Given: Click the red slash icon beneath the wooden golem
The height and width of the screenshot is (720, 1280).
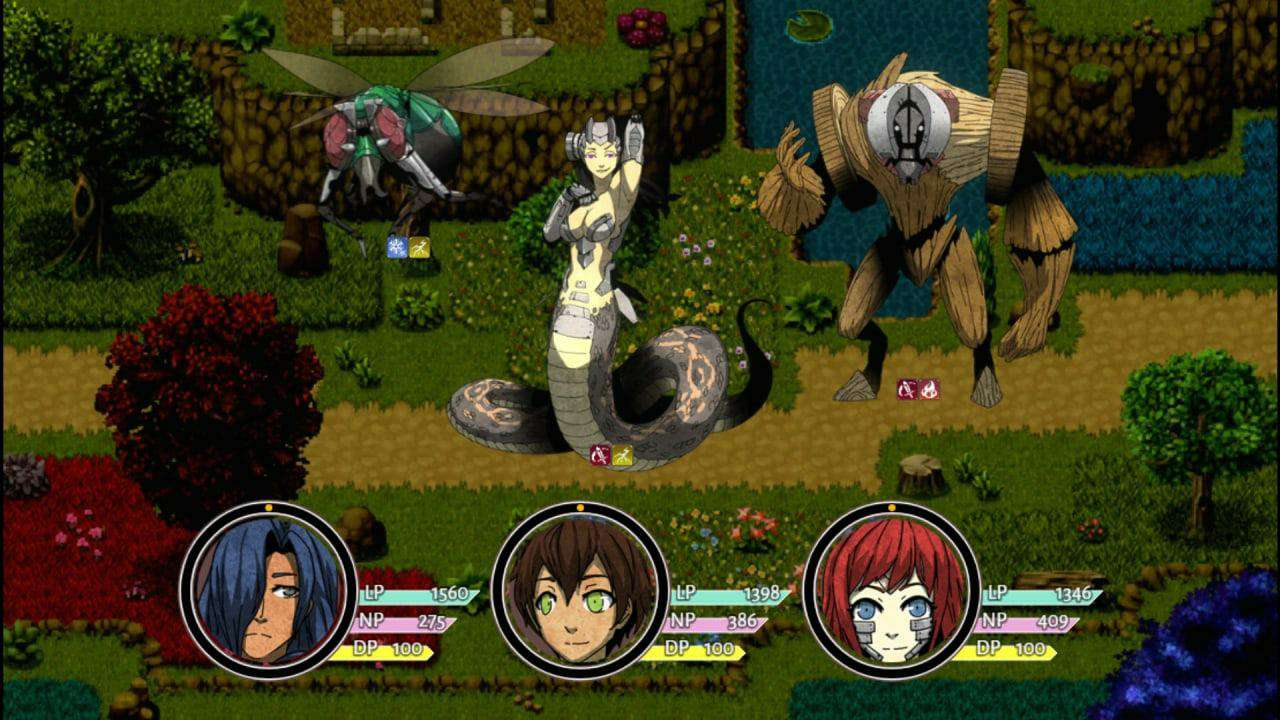Looking at the screenshot, I should coord(907,389).
